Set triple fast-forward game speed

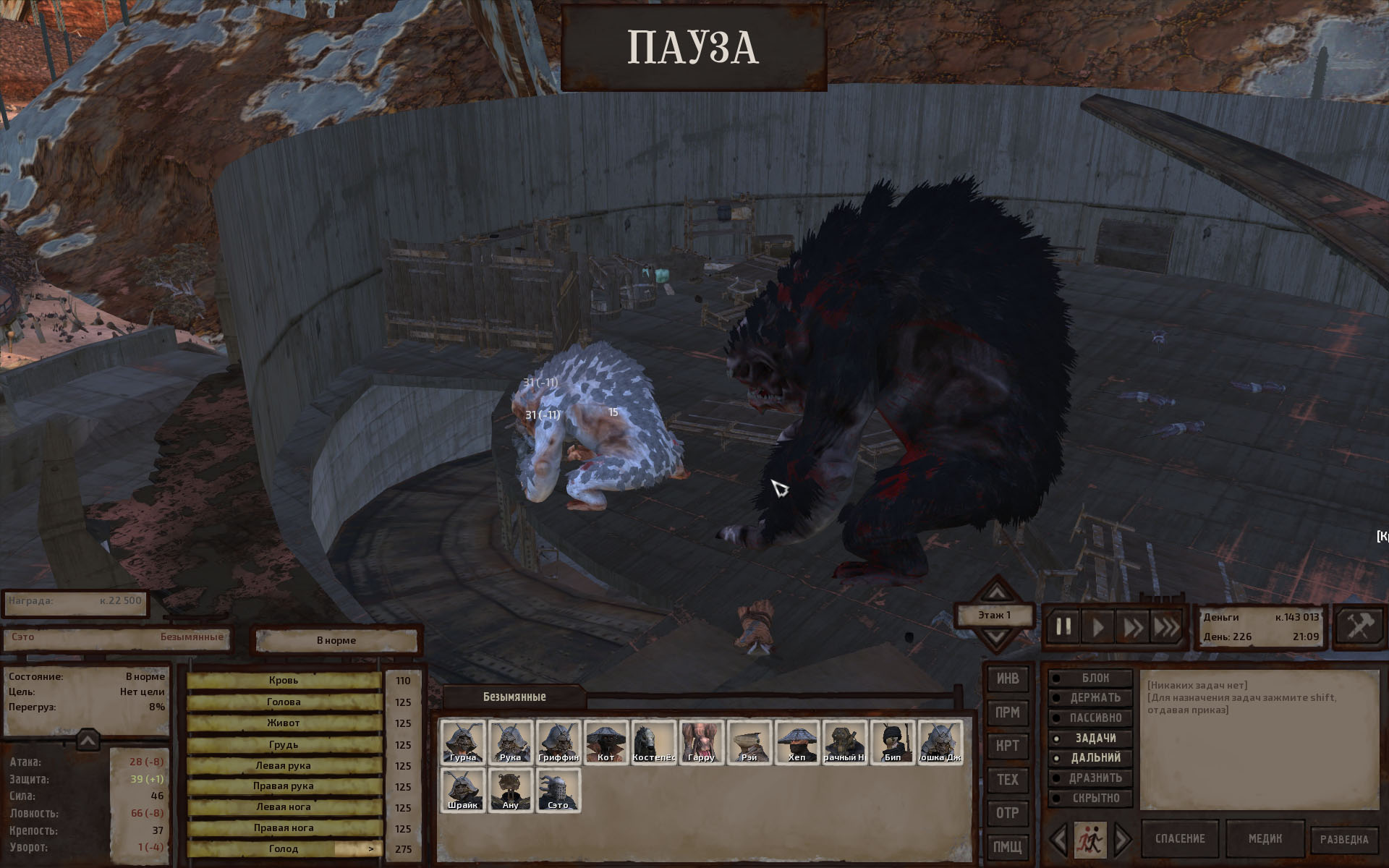click(x=1165, y=626)
